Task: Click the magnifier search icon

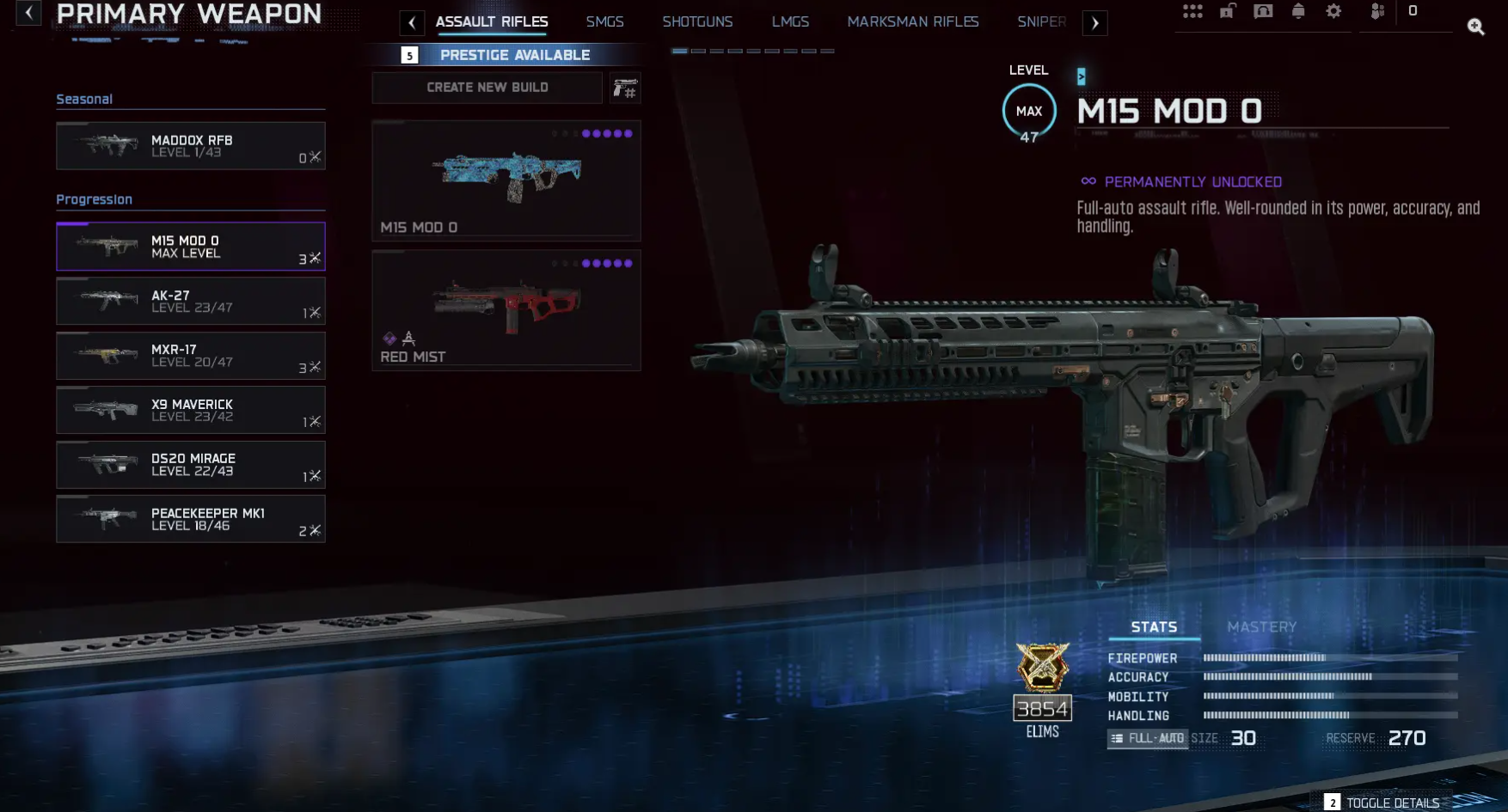Action: coord(1476,27)
